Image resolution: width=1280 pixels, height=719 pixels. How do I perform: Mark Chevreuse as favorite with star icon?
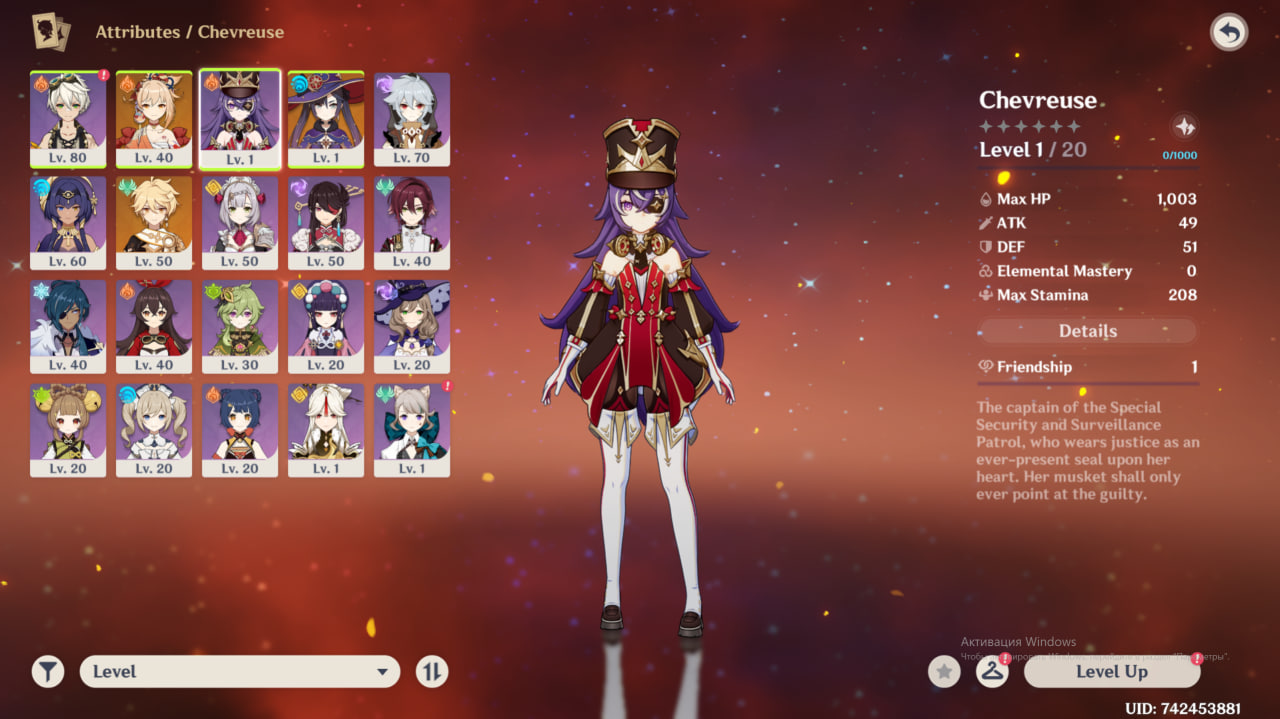pos(943,672)
